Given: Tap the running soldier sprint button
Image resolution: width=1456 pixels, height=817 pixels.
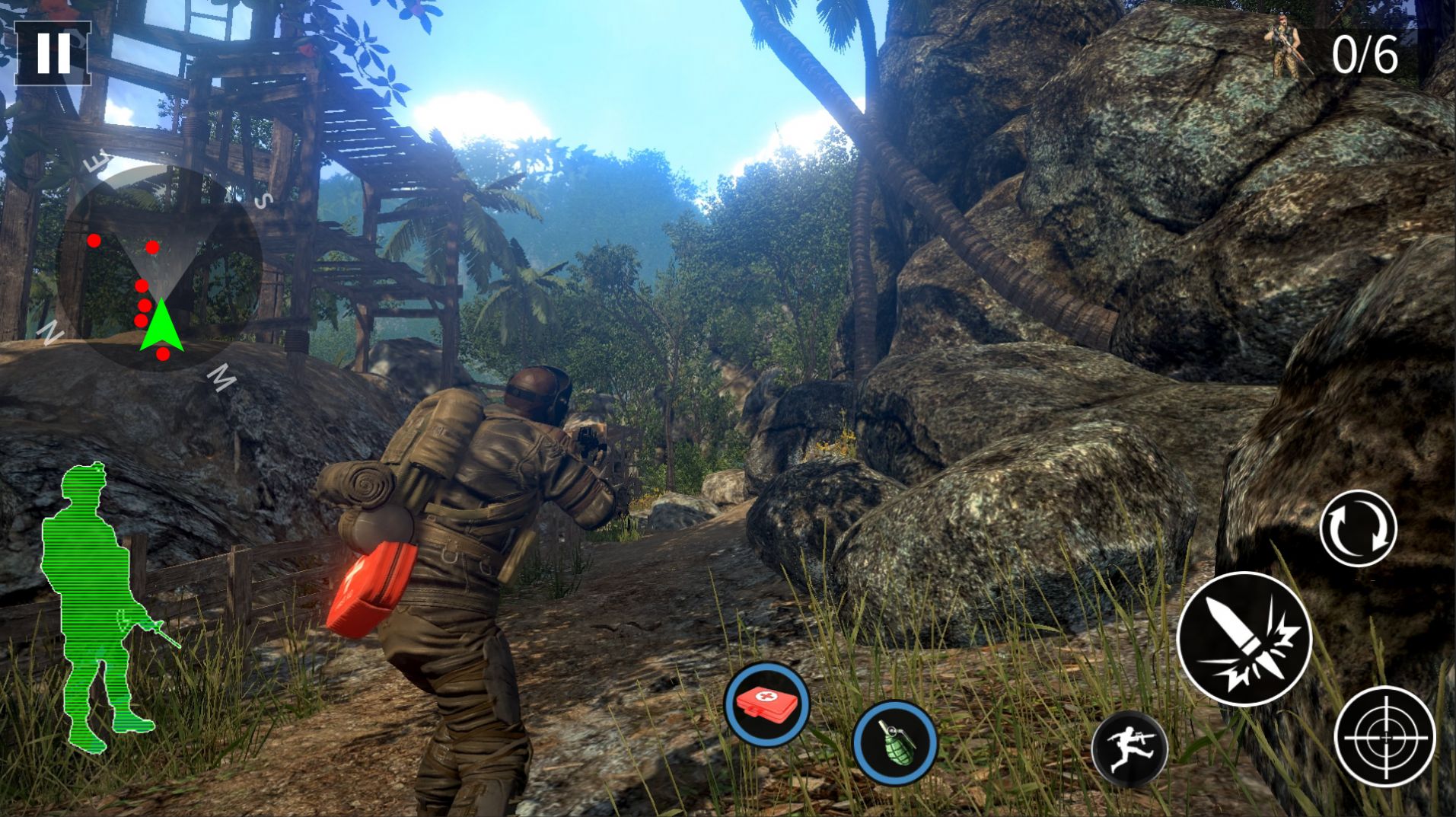Looking at the screenshot, I should click(1129, 748).
